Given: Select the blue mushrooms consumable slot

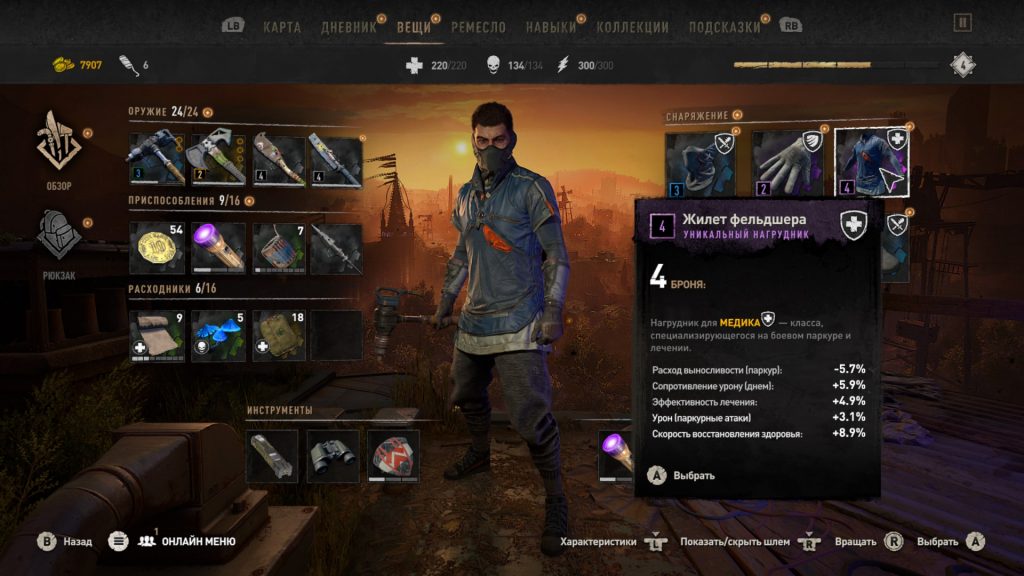Looking at the screenshot, I should click(x=217, y=335).
